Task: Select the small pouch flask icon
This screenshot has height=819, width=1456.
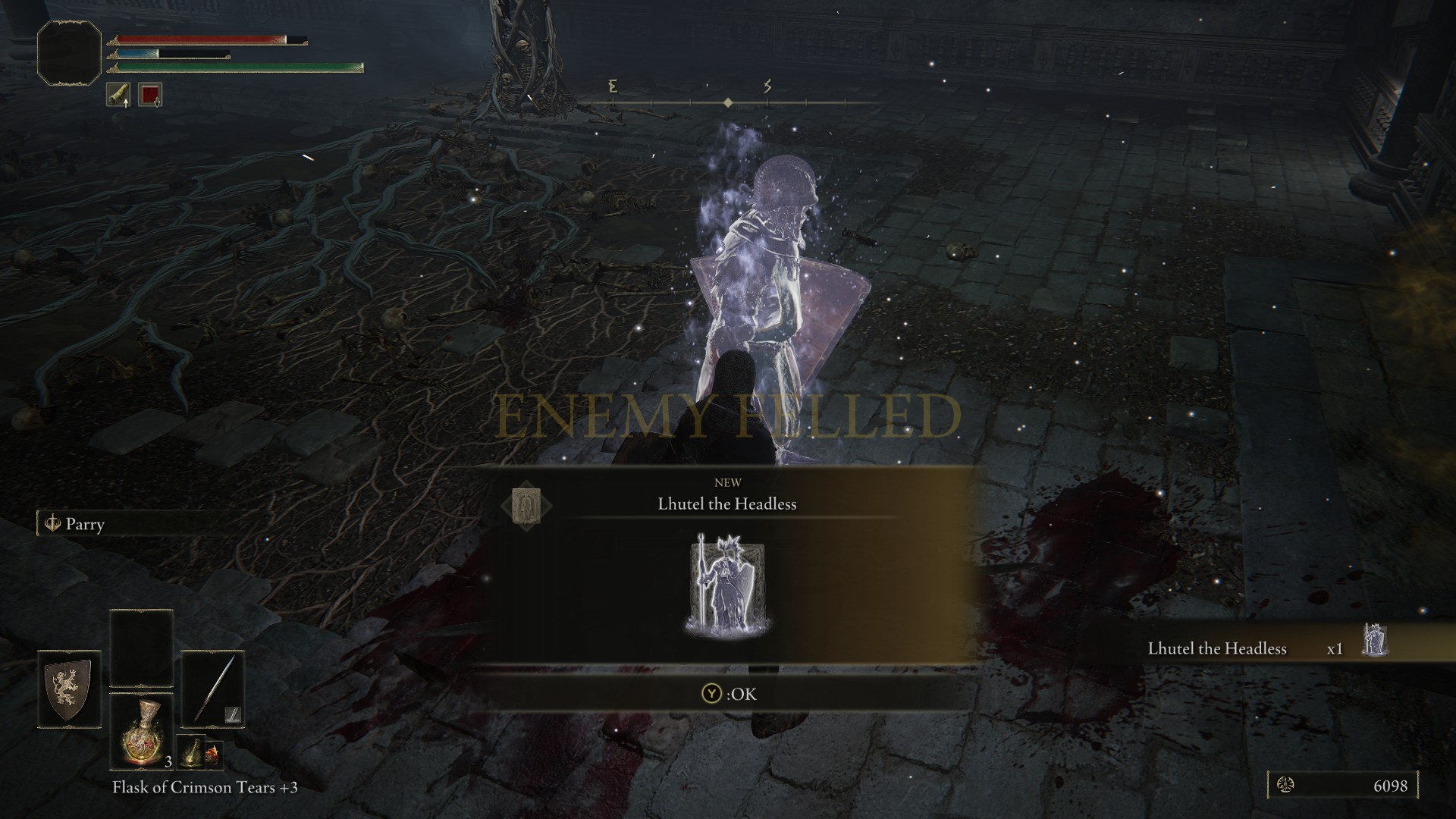Action: coord(191,752)
